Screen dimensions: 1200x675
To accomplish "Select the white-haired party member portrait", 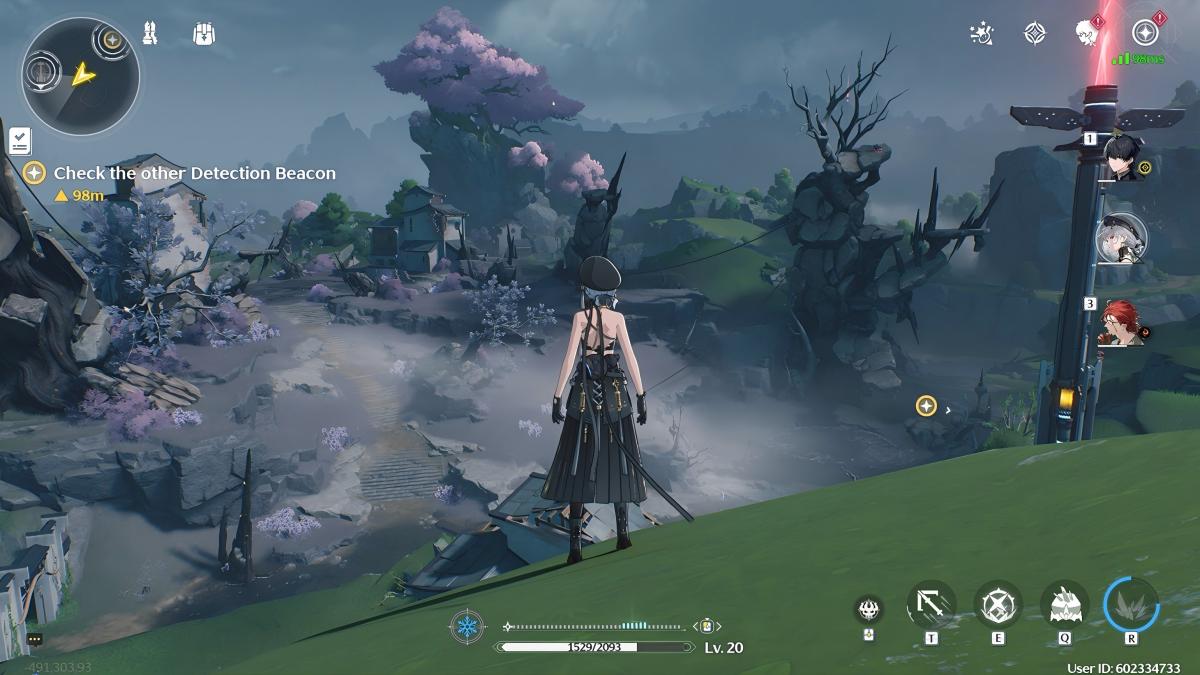I will (x=1122, y=238).
